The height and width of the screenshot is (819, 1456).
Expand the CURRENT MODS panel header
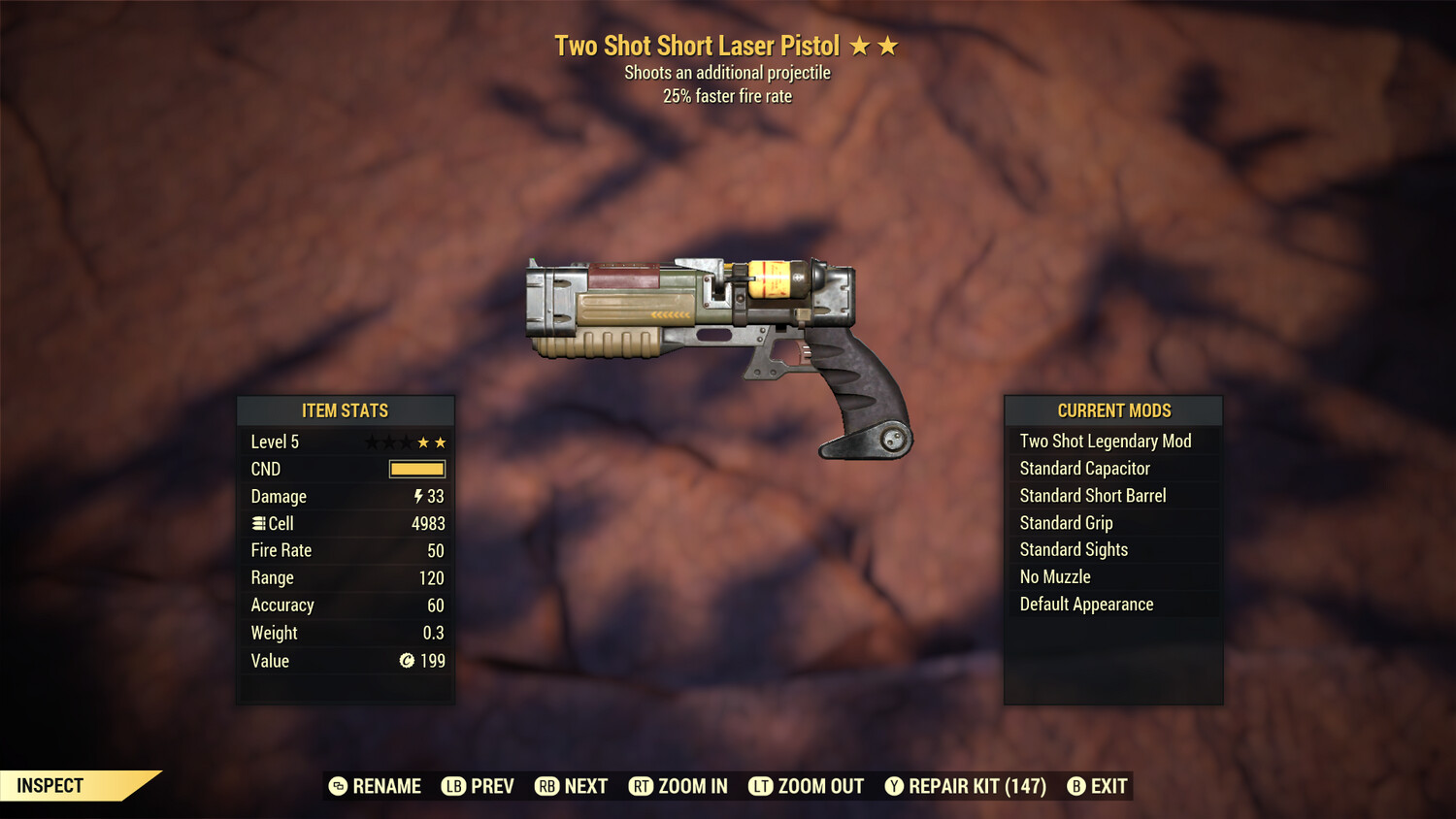click(x=1113, y=410)
